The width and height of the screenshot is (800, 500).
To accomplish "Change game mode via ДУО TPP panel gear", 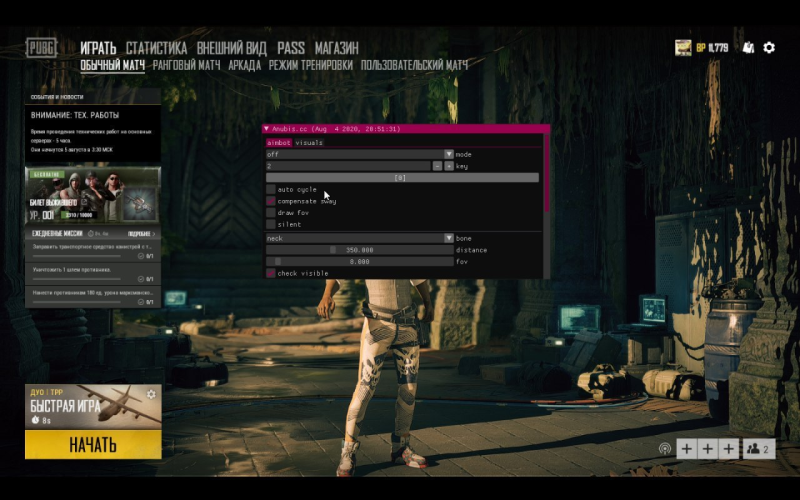I will 151,394.
